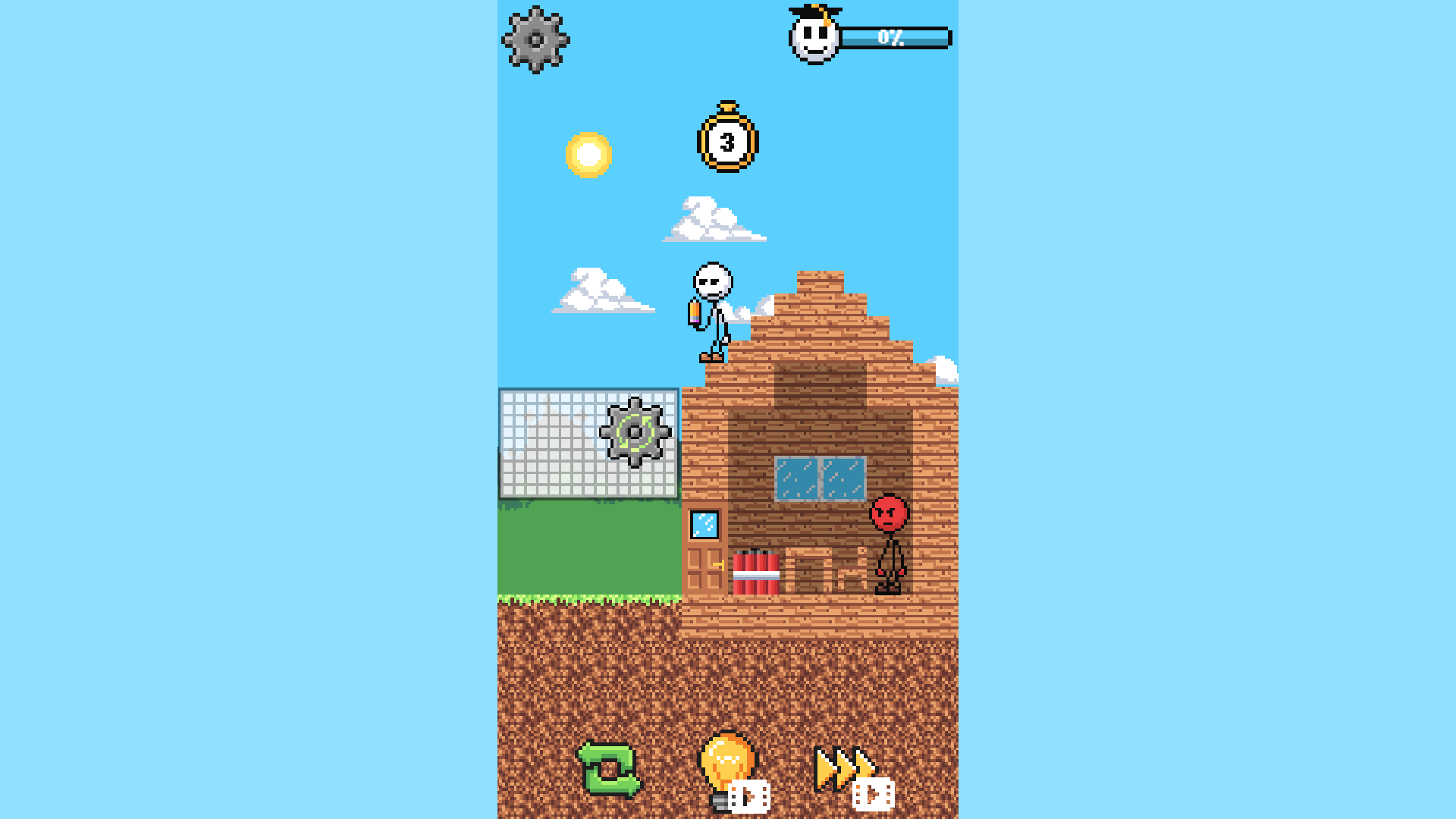Select the fast-forward skip level icon
Image resolution: width=1456 pixels, height=819 pixels.
coord(842,766)
